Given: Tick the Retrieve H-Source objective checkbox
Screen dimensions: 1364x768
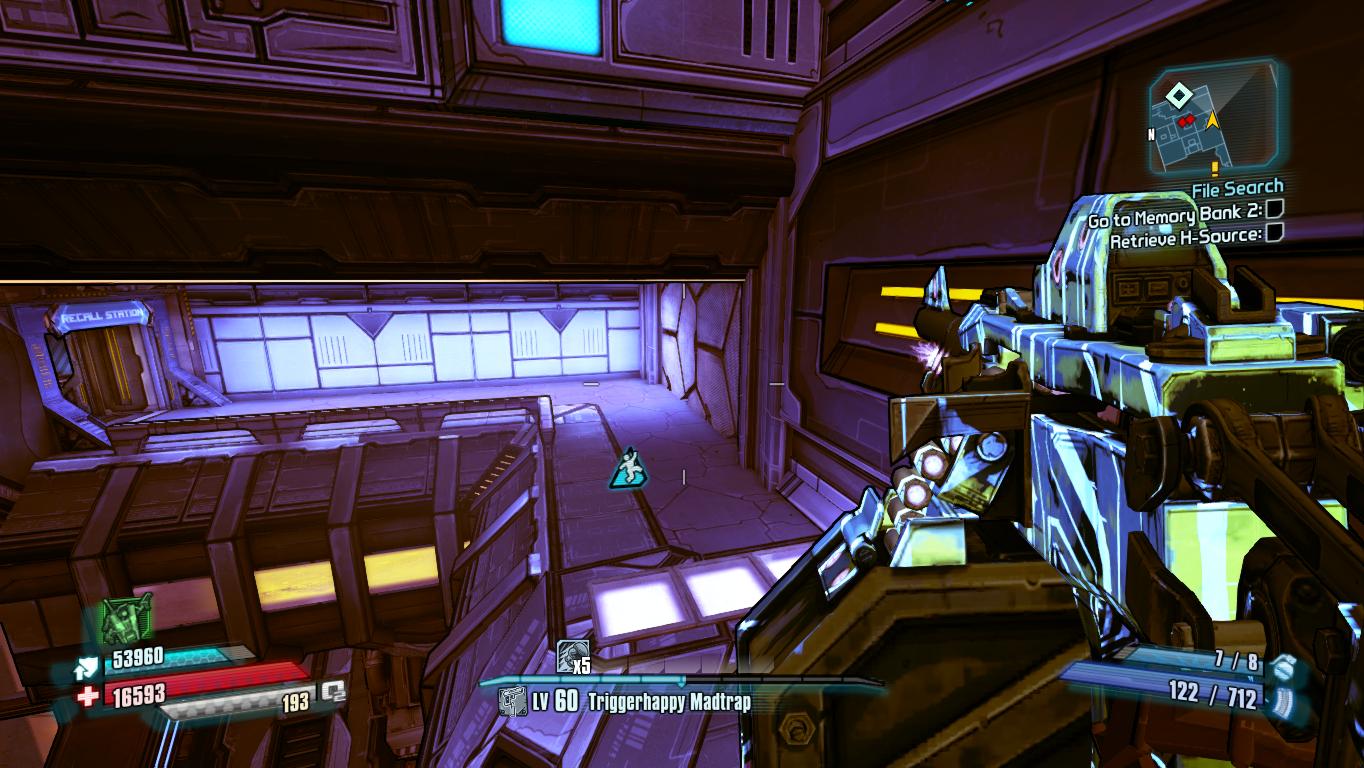Looking at the screenshot, I should point(1274,234).
